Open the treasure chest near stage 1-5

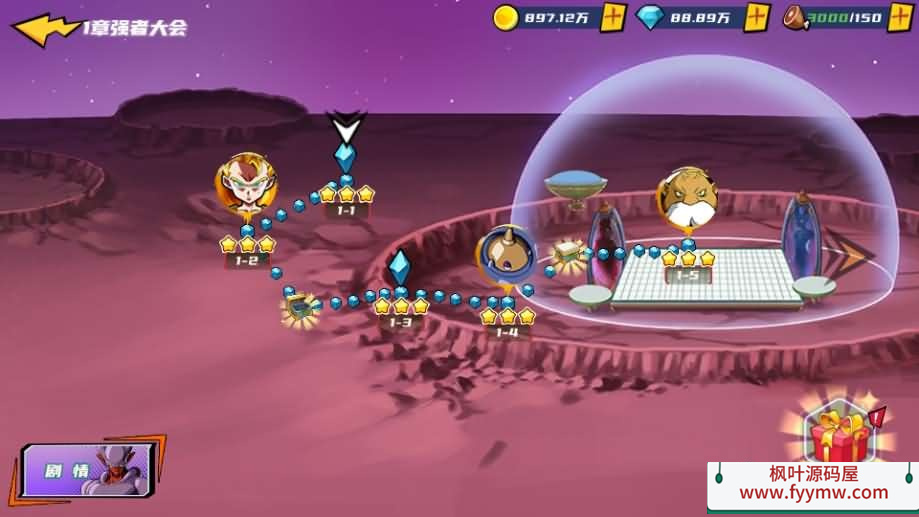point(570,254)
